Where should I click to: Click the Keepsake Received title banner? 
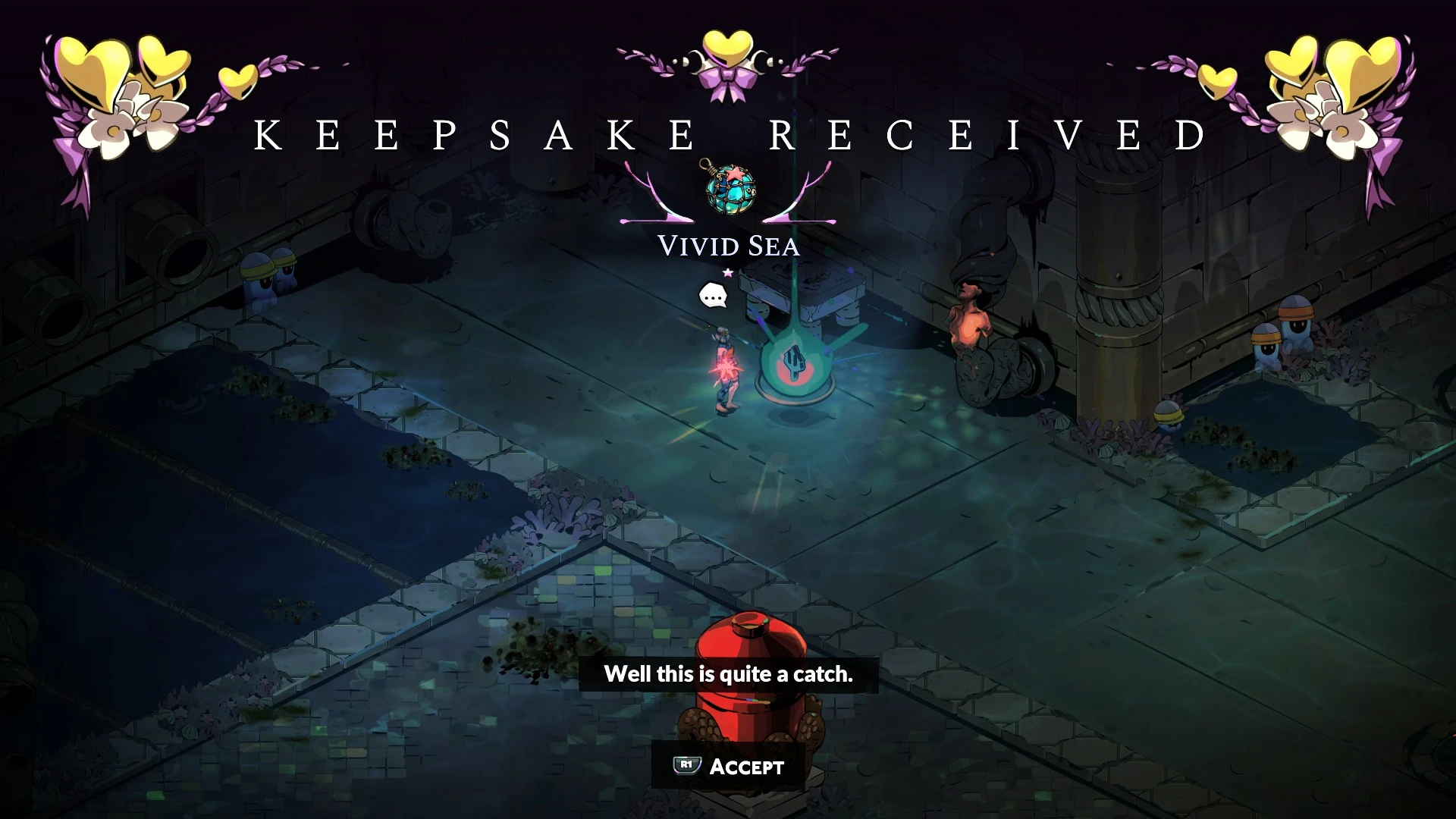(x=727, y=133)
